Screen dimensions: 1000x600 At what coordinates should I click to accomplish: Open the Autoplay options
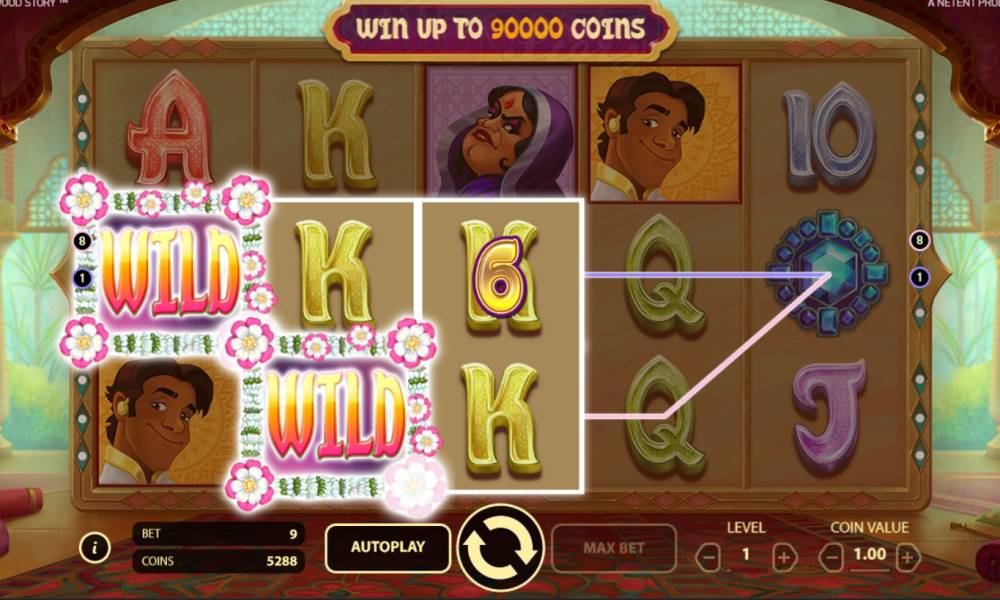387,547
